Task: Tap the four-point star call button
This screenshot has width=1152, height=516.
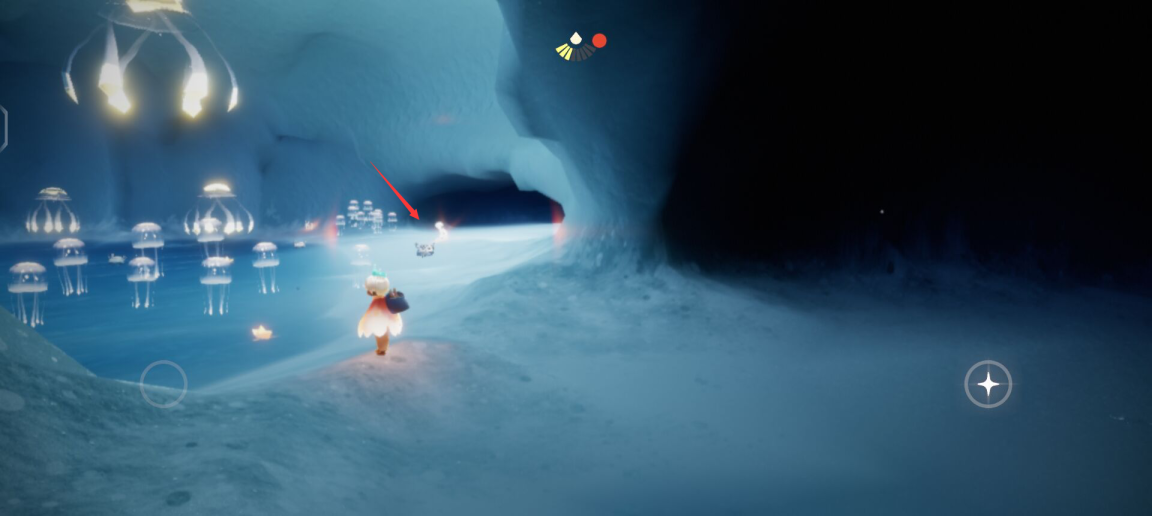Action: coord(988,384)
